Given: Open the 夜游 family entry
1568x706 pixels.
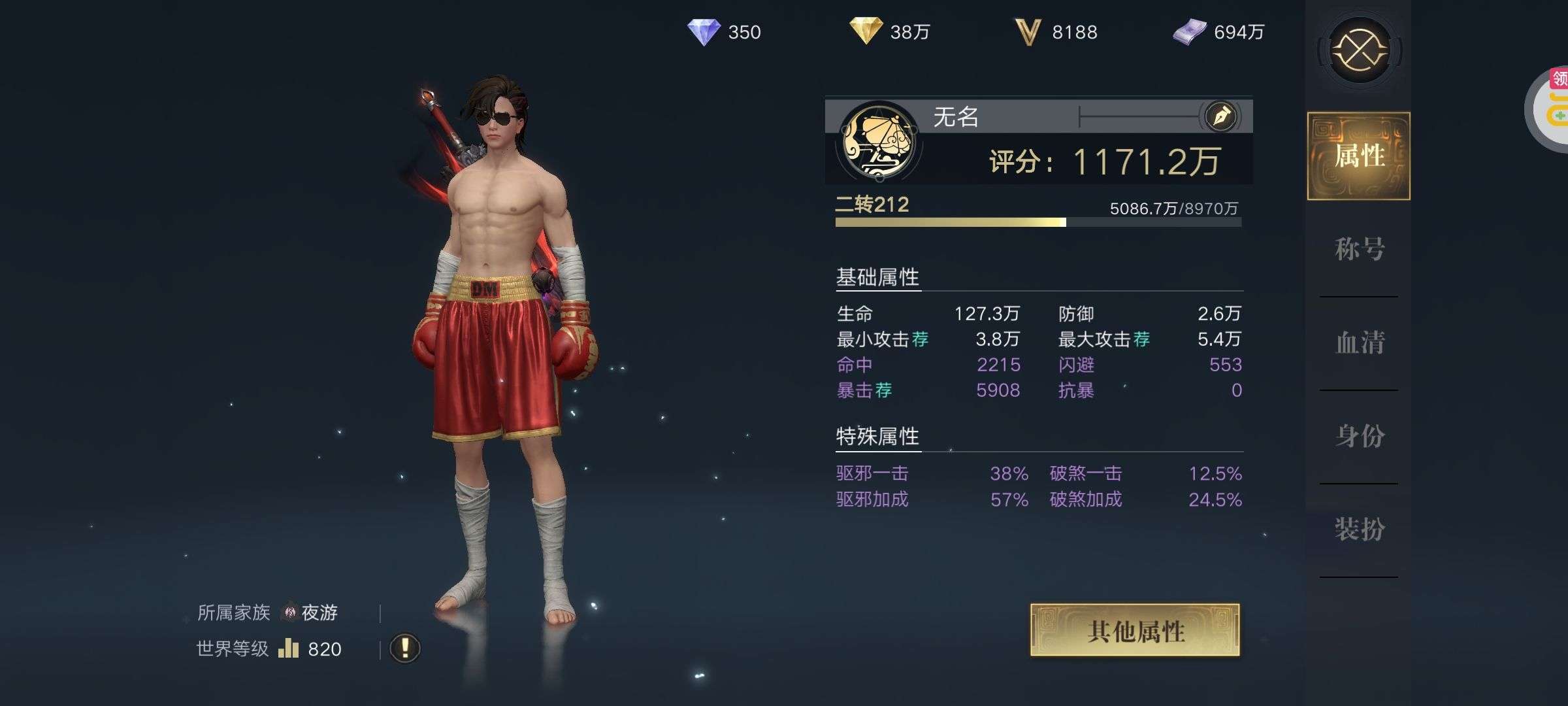Looking at the screenshot, I should (310, 613).
